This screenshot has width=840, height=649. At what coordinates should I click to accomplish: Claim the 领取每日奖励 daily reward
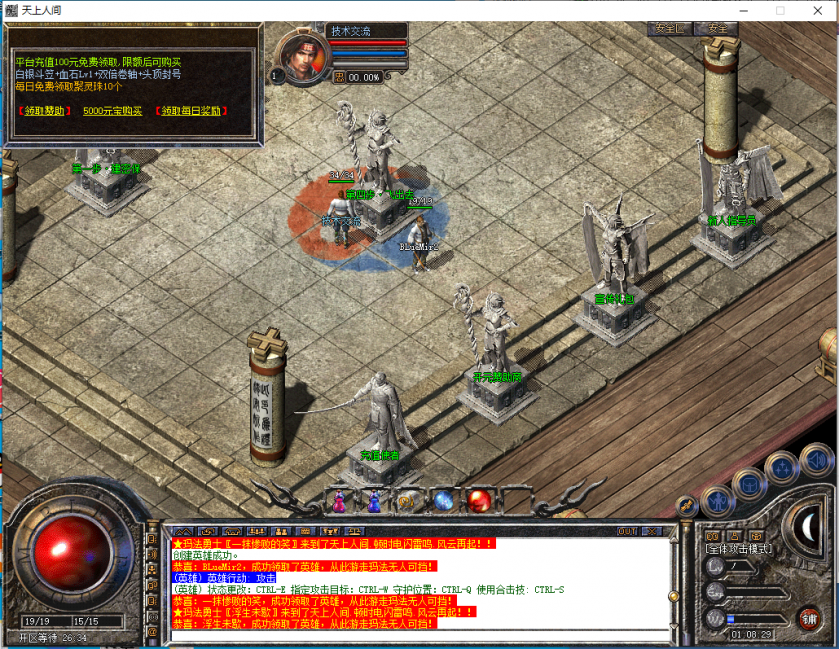[x=192, y=111]
